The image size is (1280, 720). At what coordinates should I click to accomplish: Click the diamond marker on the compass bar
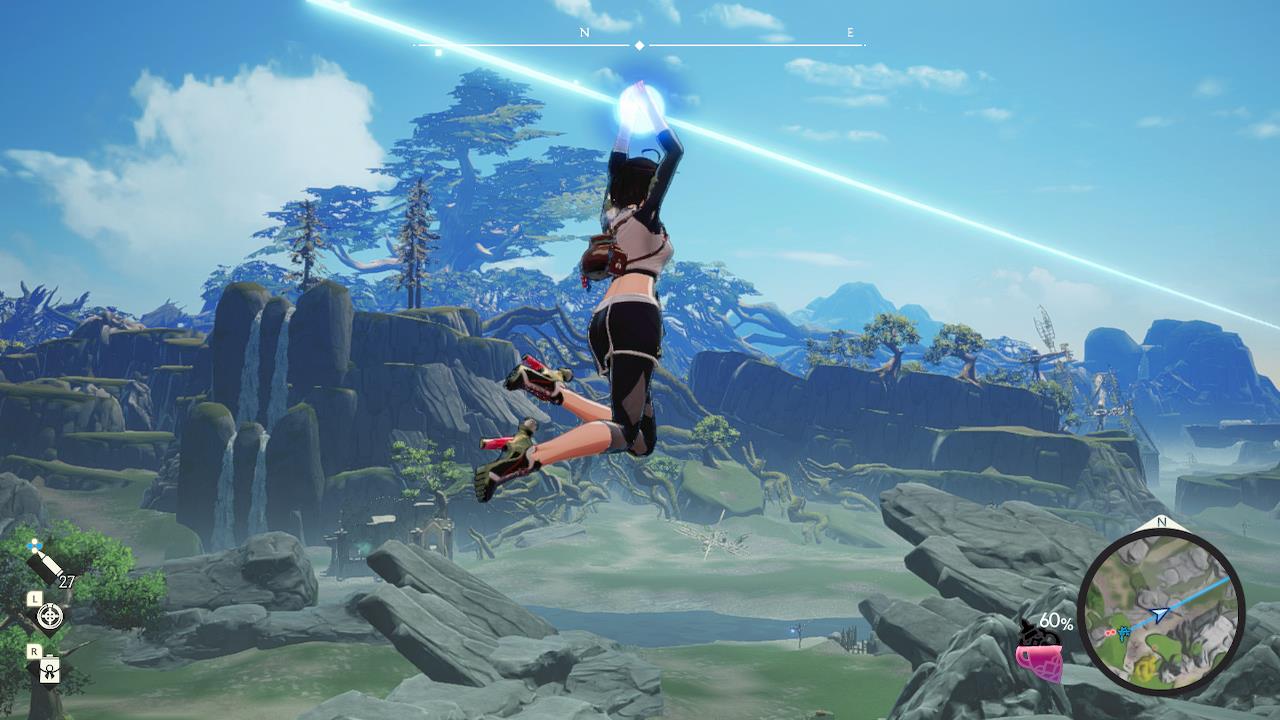[x=638, y=44]
